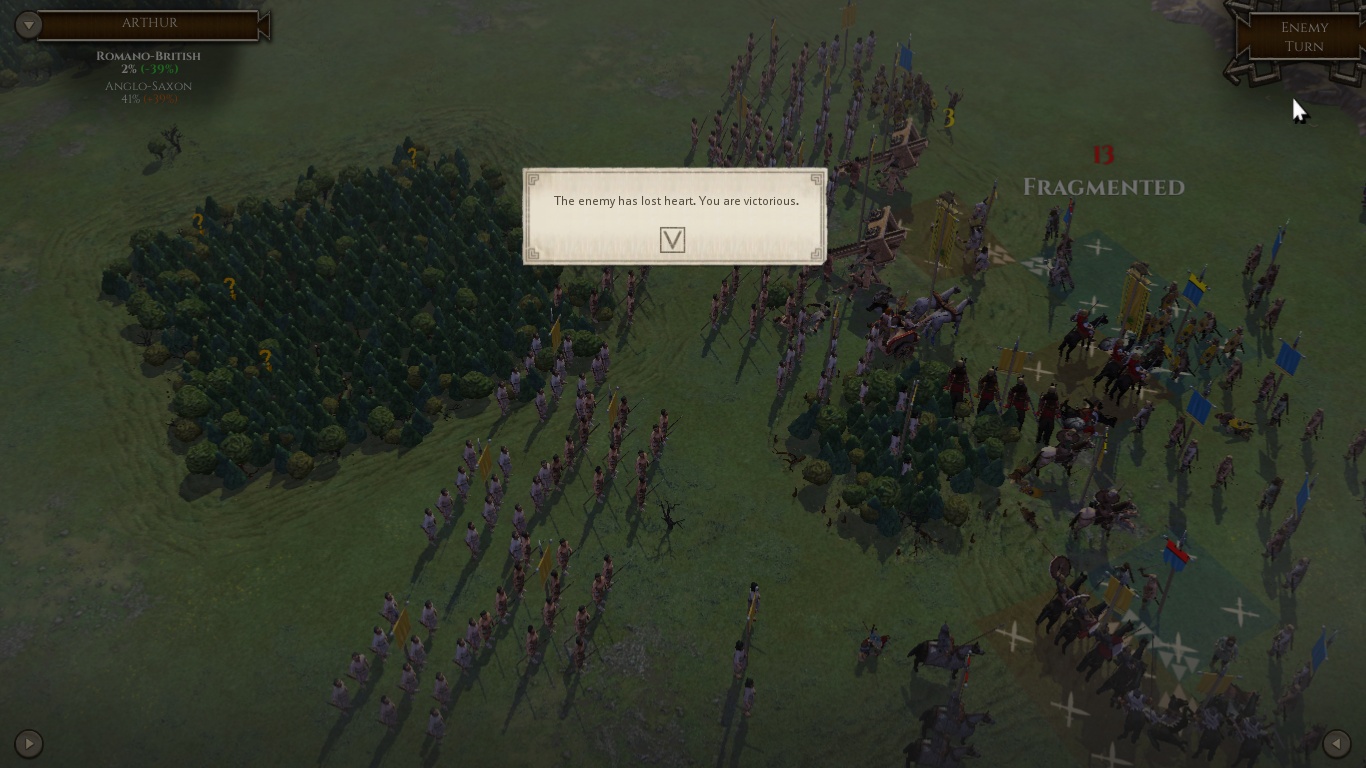Click the left-arrow button at bottom right
This screenshot has width=1366, height=768.
[x=1337, y=744]
